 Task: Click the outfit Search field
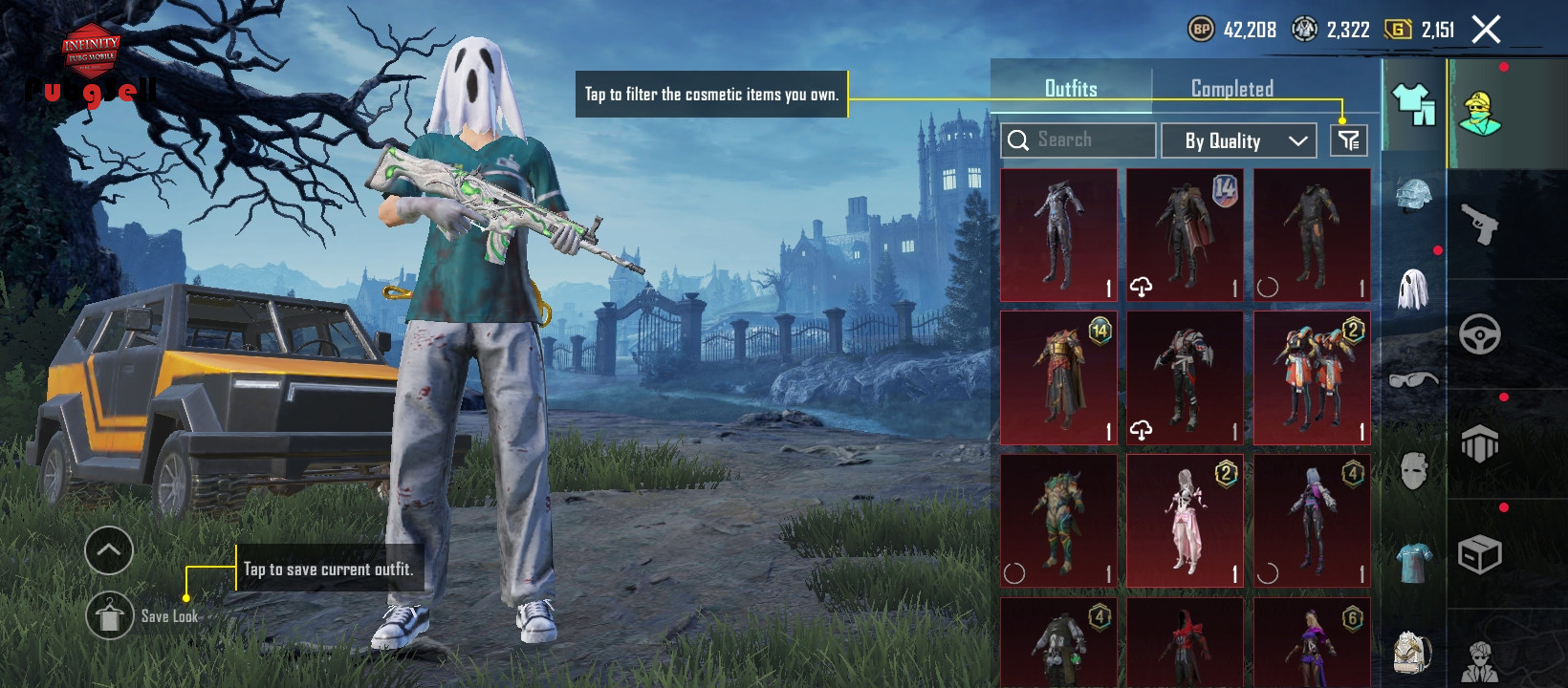coord(1078,140)
